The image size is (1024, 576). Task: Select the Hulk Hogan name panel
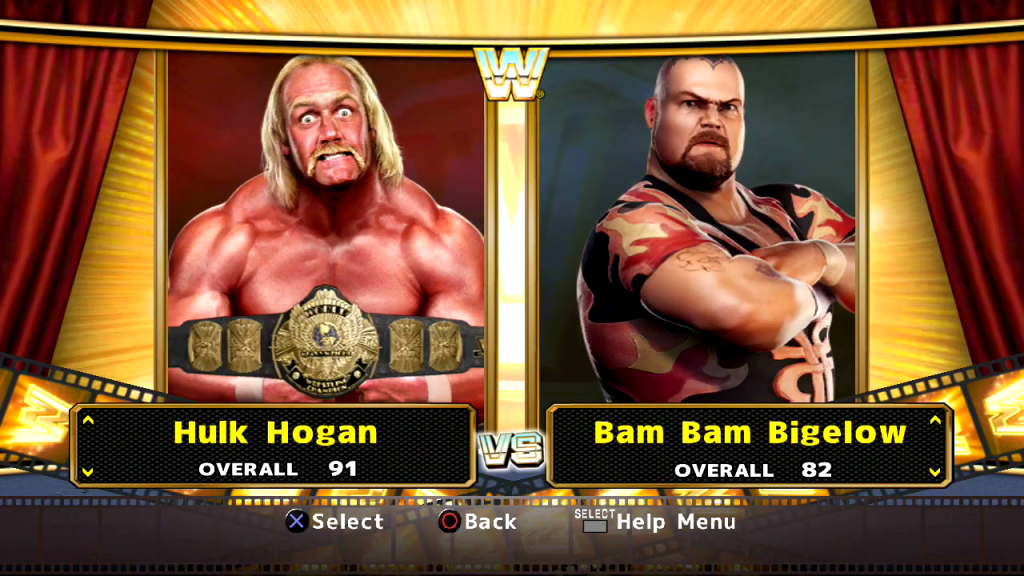pyautogui.click(x=274, y=445)
